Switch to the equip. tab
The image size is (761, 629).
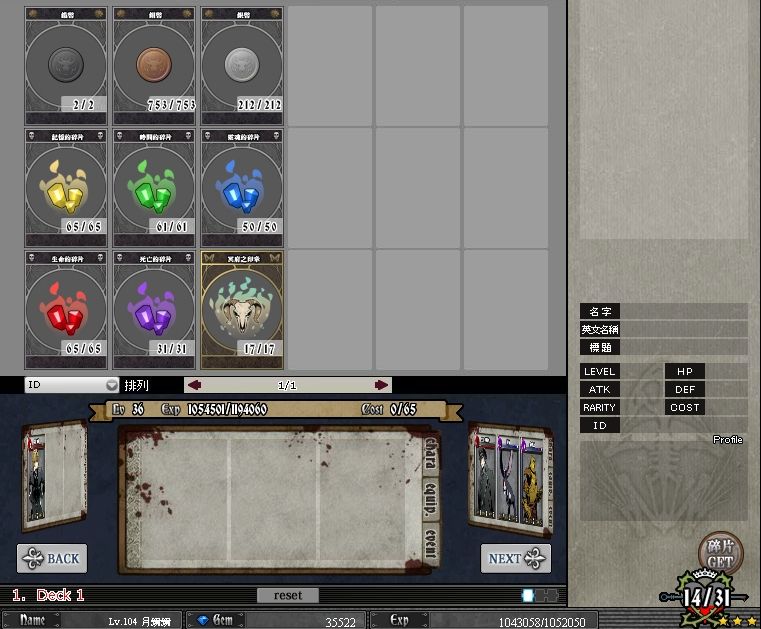click(431, 499)
